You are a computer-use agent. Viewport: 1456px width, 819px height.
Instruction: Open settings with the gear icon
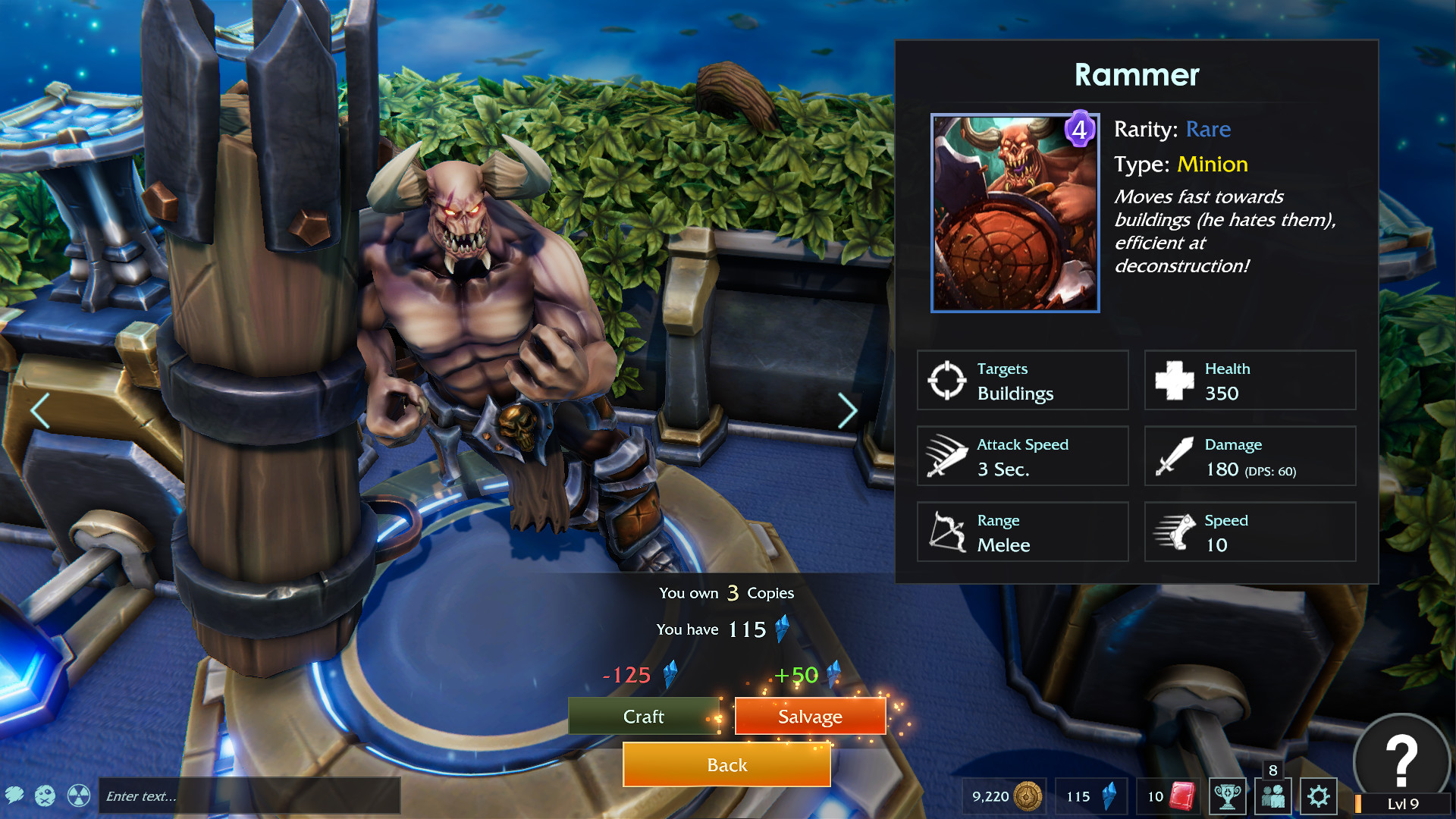coord(1319,796)
